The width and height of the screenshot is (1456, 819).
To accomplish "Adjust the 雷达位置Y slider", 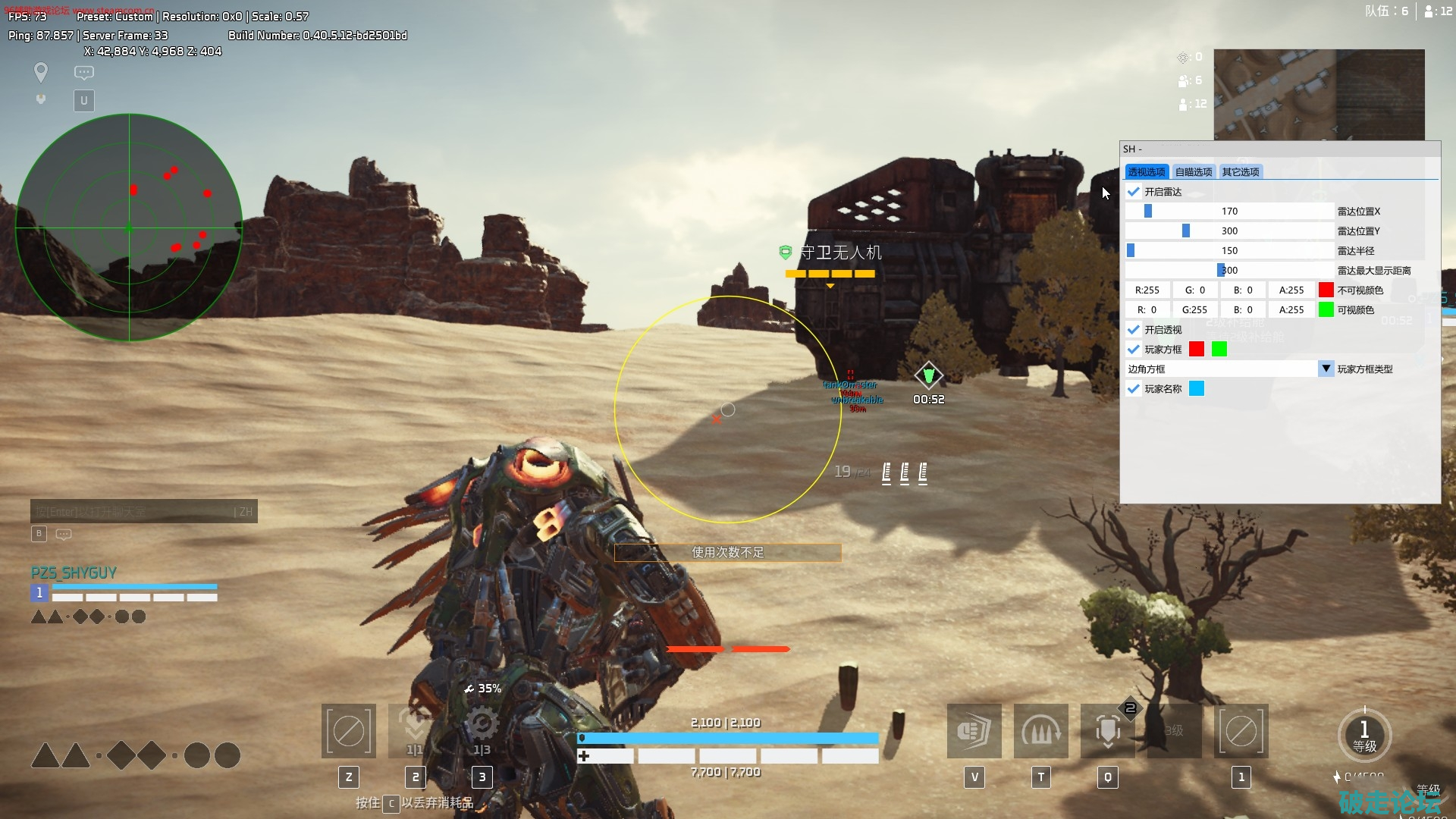I will coord(1229,231).
